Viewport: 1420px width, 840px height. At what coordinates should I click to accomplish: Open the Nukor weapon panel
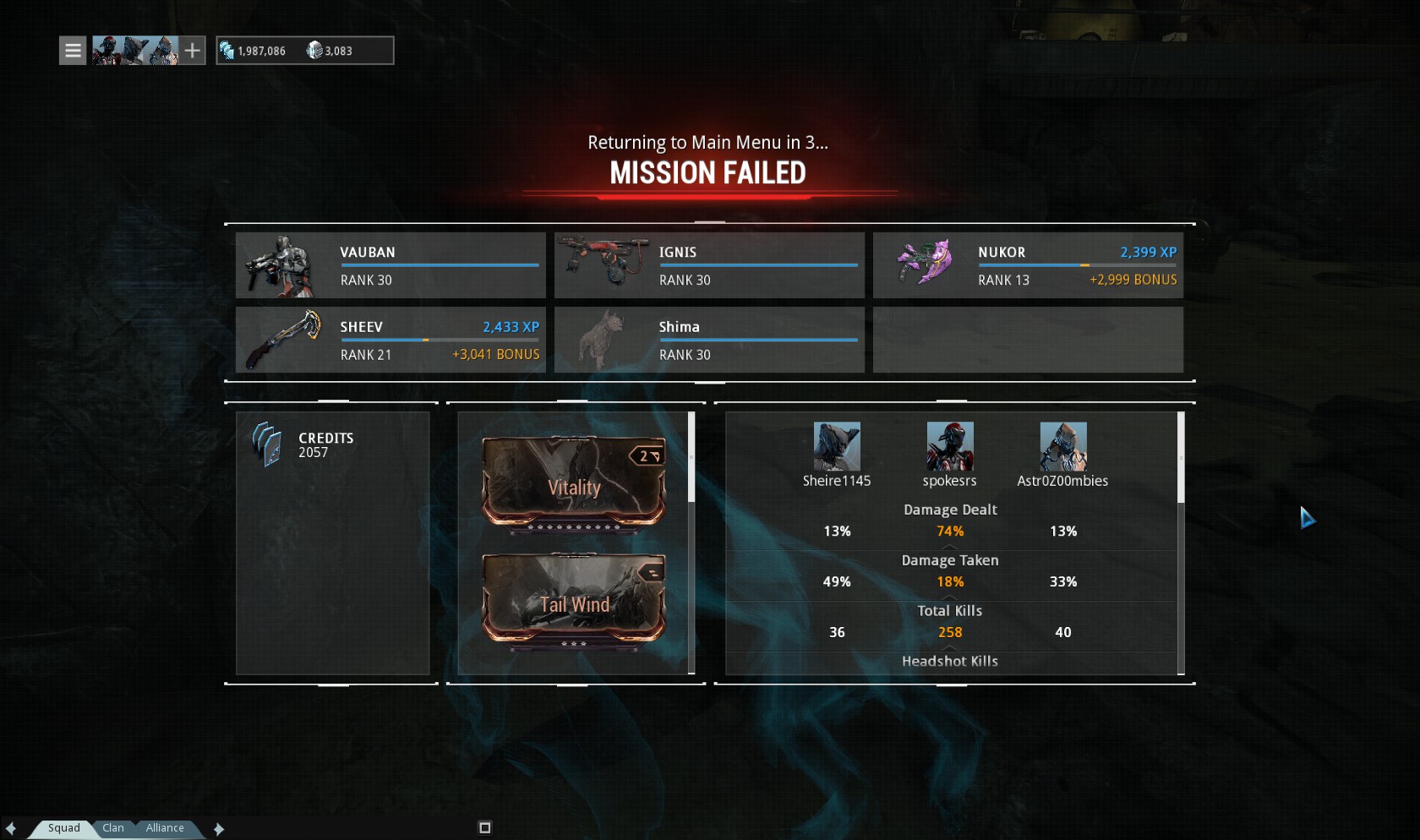(x=1028, y=265)
